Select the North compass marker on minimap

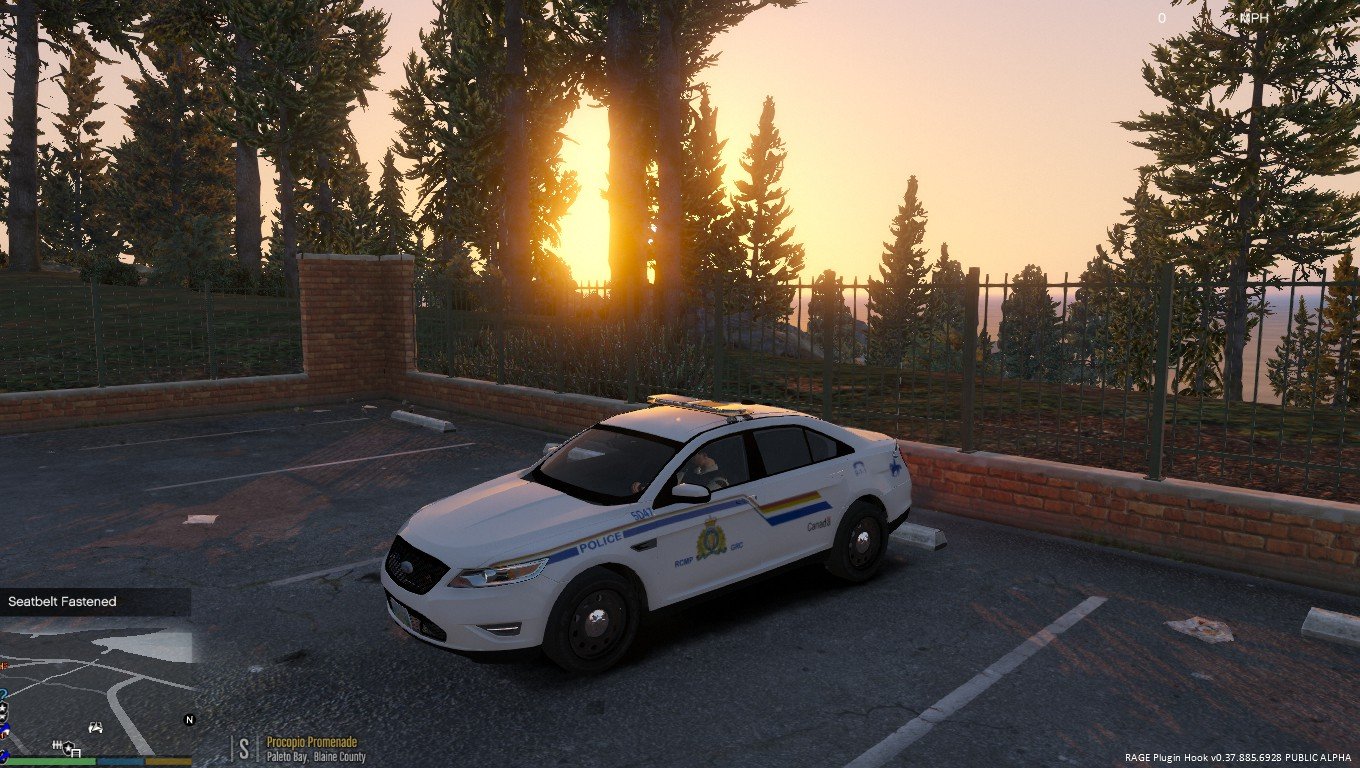[189, 719]
